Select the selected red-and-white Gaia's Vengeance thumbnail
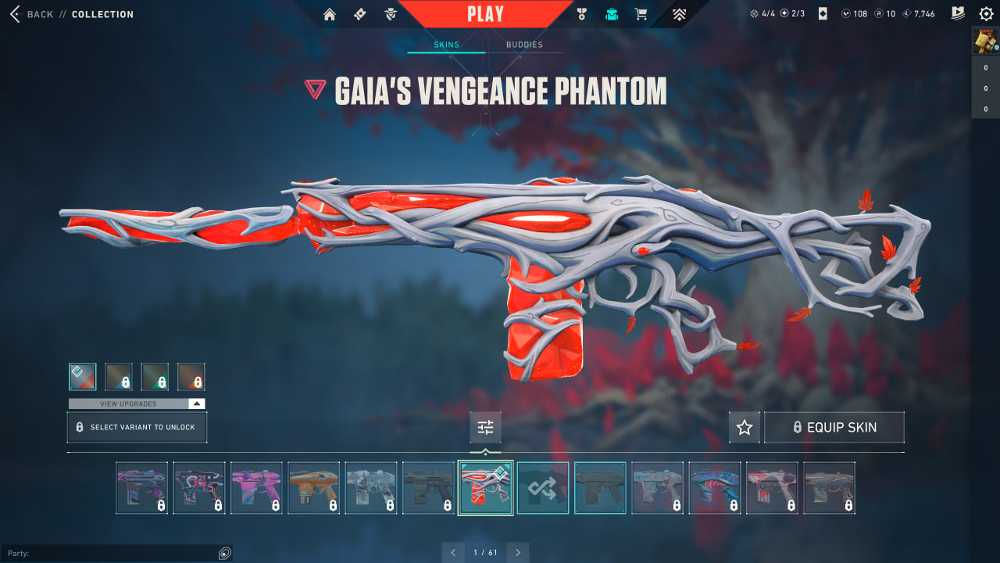The image size is (1000, 563). click(x=485, y=487)
